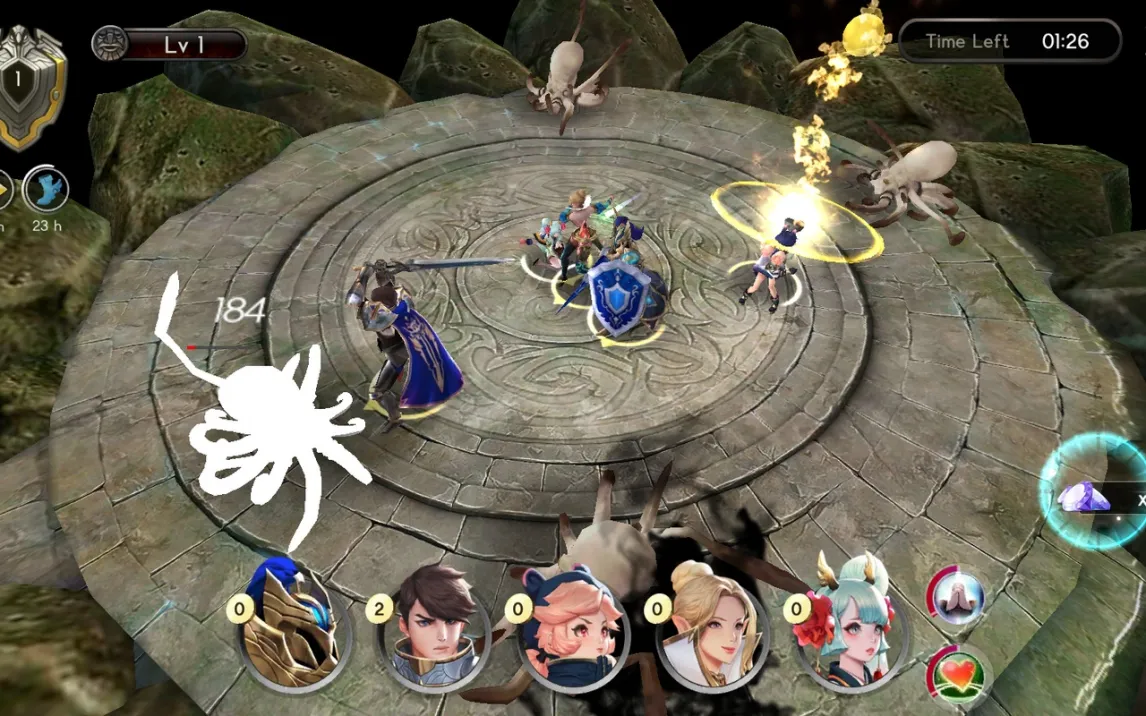Activate the praying hands skill
1146x716 pixels.
click(957, 597)
